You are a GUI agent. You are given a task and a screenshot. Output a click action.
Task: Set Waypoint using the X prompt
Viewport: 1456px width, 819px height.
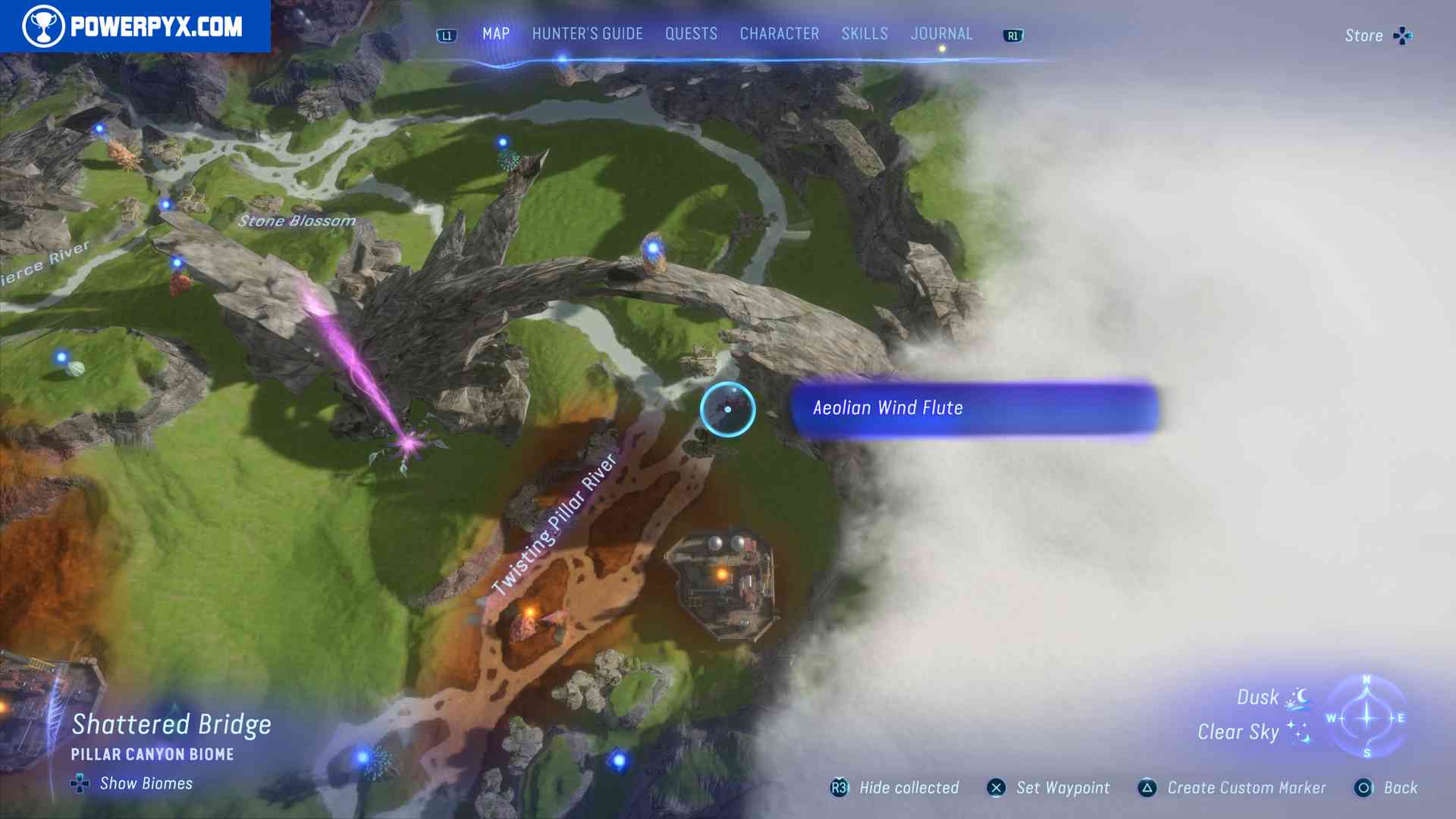997,788
